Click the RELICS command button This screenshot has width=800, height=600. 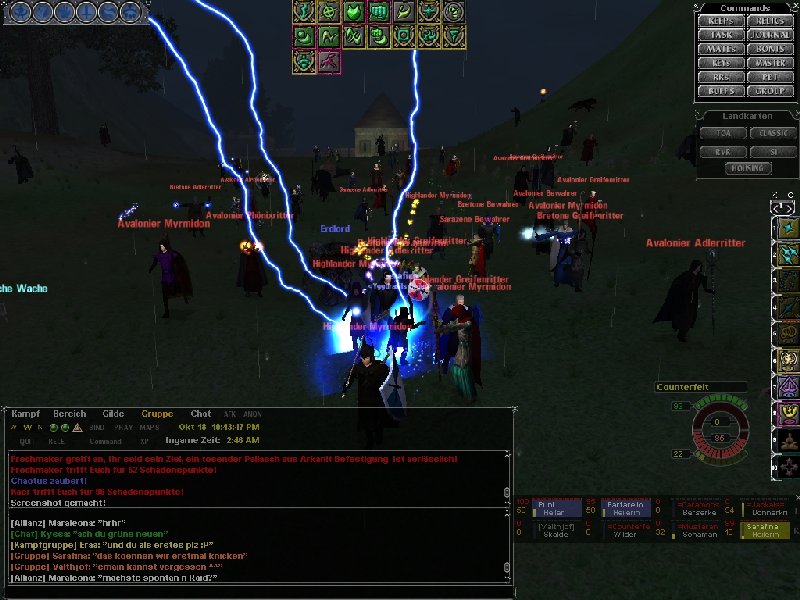769,20
